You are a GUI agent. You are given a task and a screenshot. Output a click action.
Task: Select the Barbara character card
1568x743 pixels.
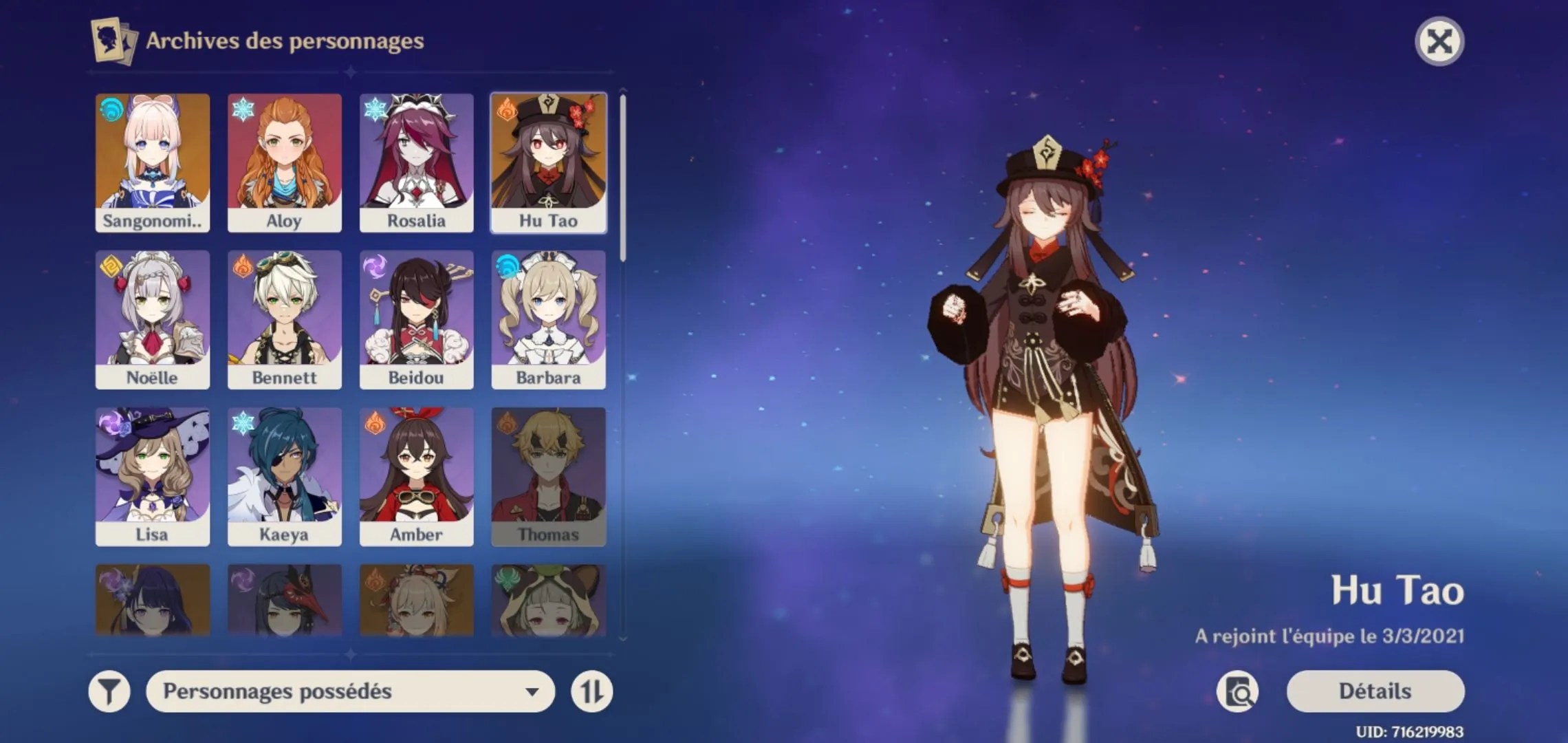(548, 320)
